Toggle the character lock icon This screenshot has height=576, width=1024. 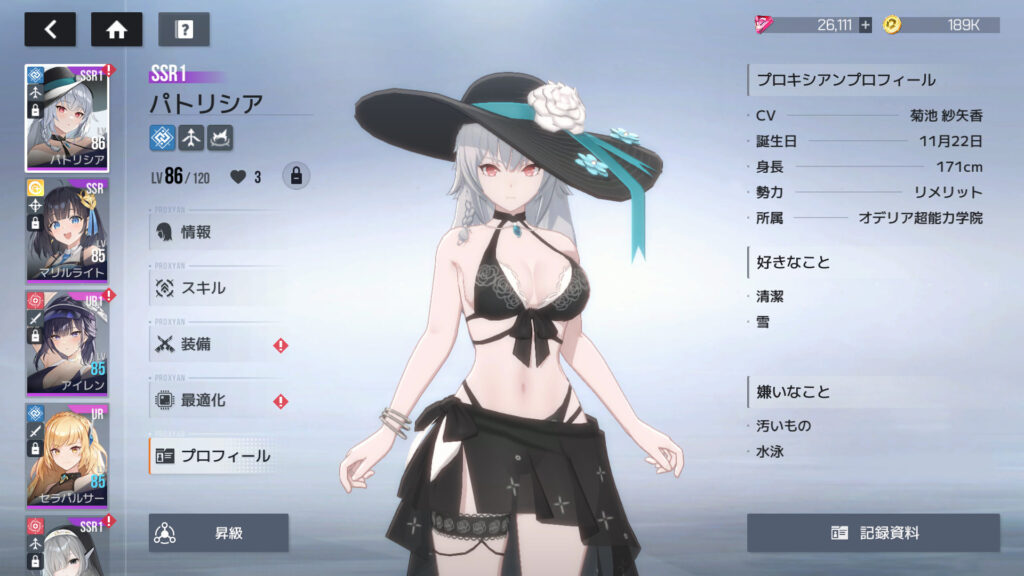click(x=295, y=176)
